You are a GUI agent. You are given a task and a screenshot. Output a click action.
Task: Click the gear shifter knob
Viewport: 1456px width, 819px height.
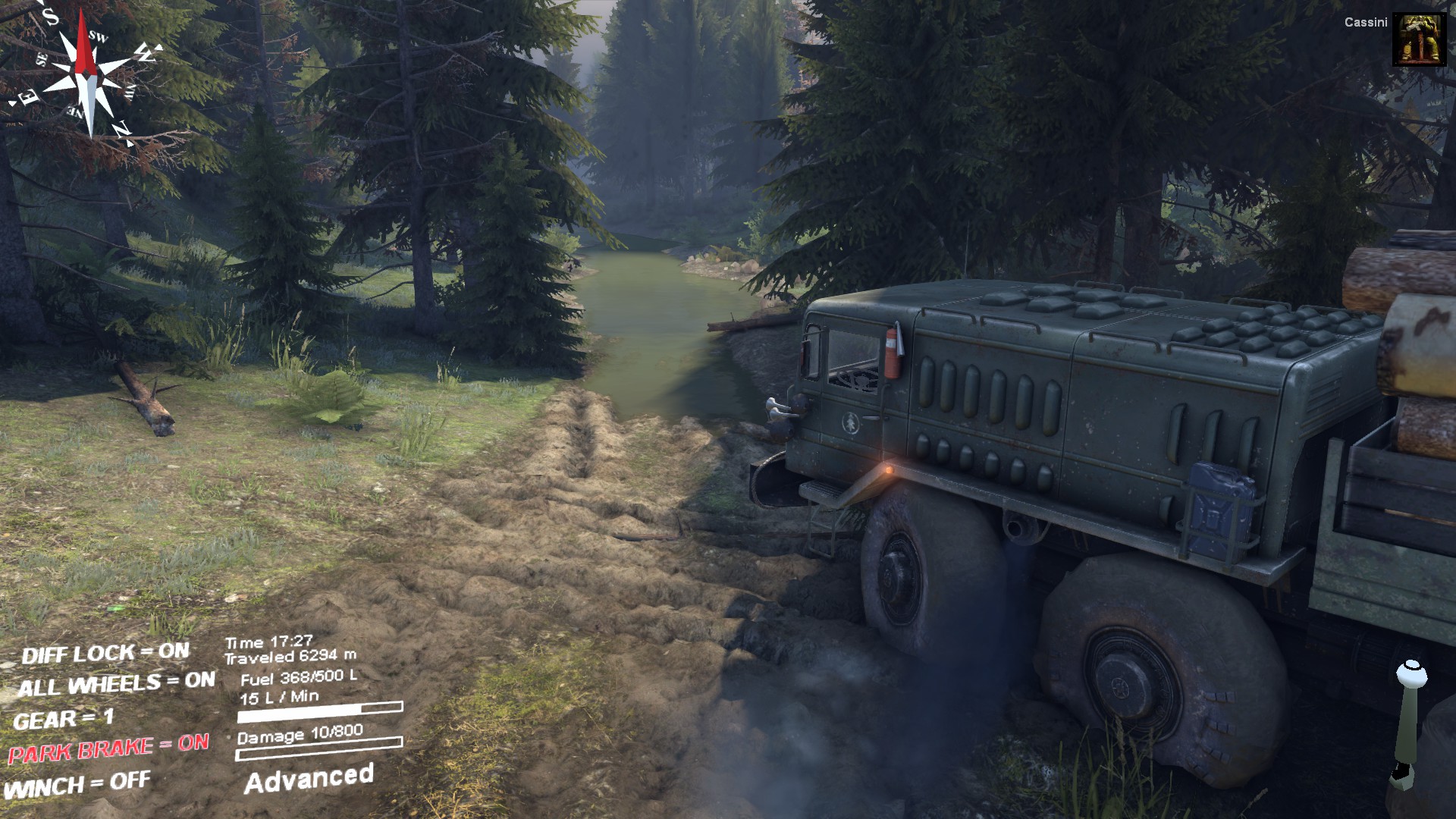click(1411, 673)
